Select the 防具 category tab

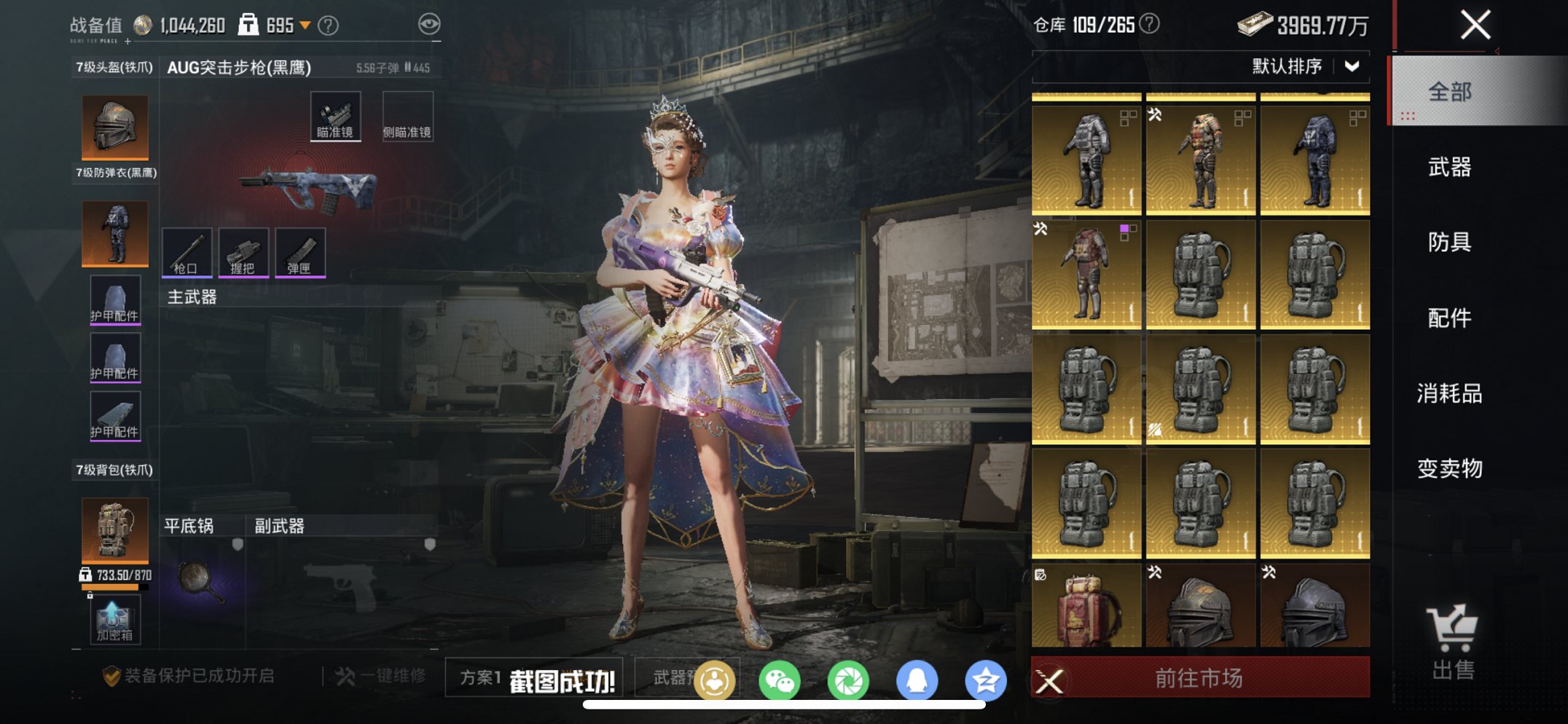[x=1450, y=242]
